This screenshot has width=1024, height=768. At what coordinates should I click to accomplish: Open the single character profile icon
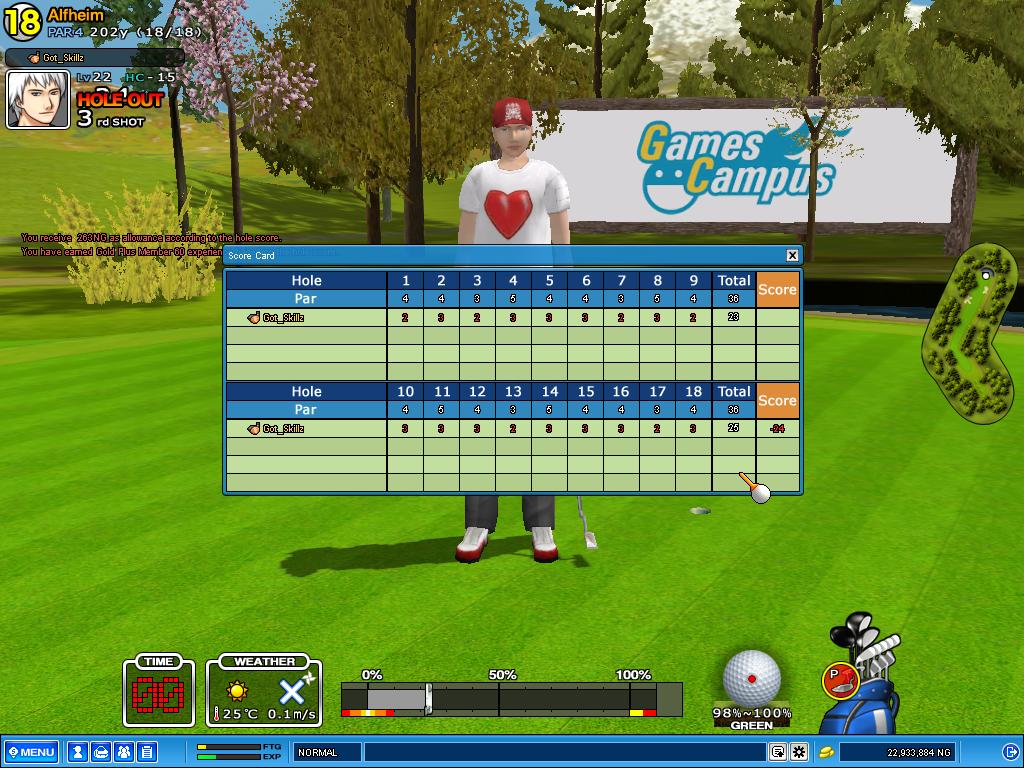[77, 752]
